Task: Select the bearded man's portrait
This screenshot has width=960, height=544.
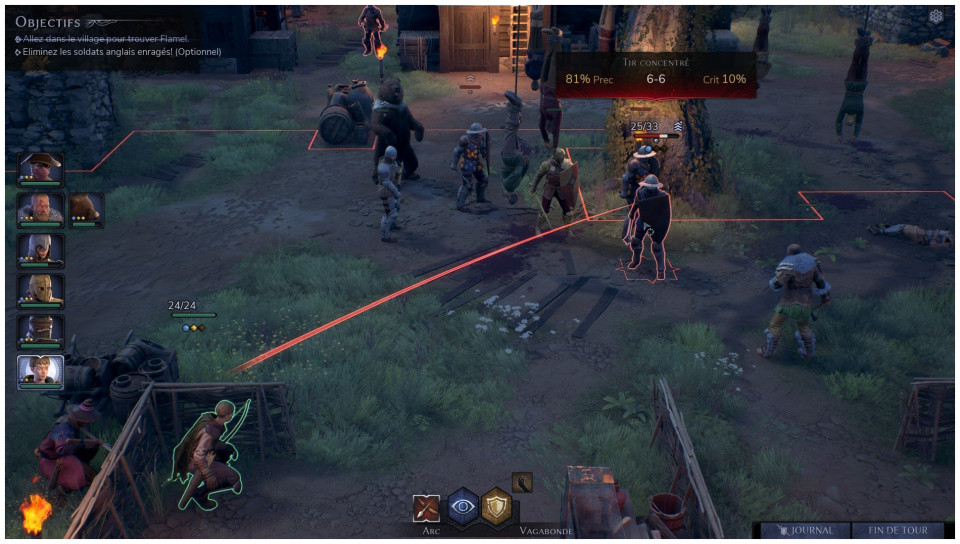Action: pyautogui.click(x=40, y=209)
